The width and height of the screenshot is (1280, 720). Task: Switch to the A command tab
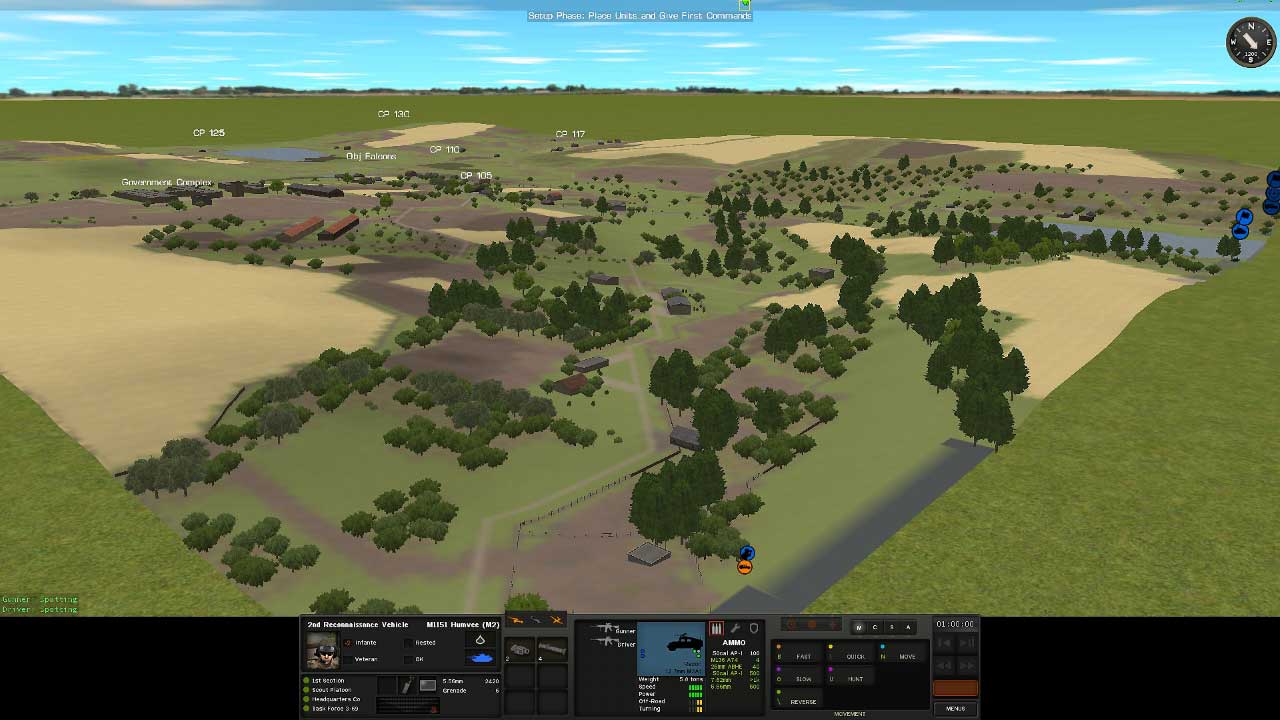click(x=908, y=627)
